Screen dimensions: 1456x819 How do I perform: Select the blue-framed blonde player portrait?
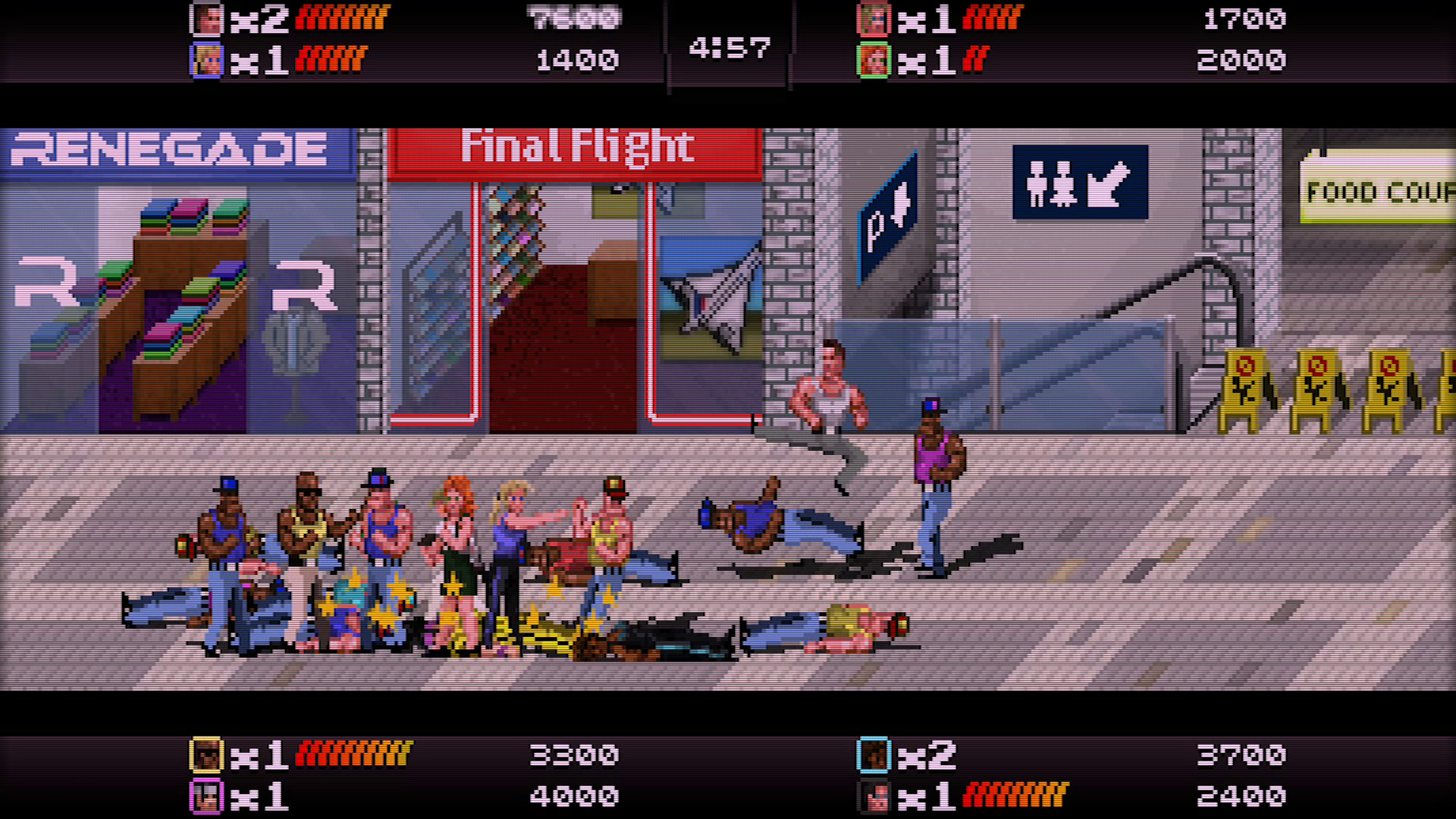click(206, 60)
